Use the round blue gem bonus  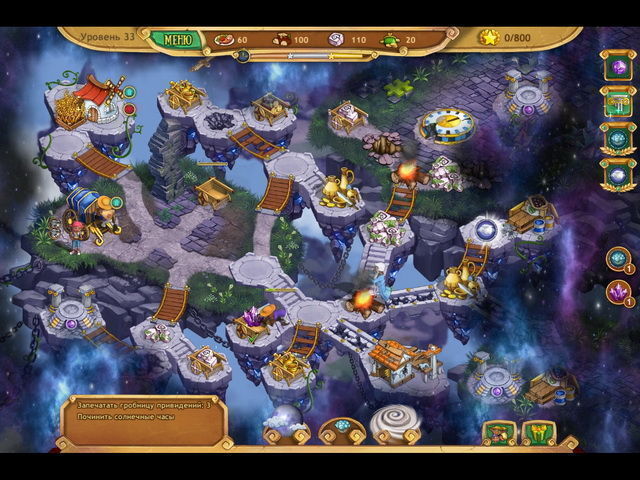point(617,258)
